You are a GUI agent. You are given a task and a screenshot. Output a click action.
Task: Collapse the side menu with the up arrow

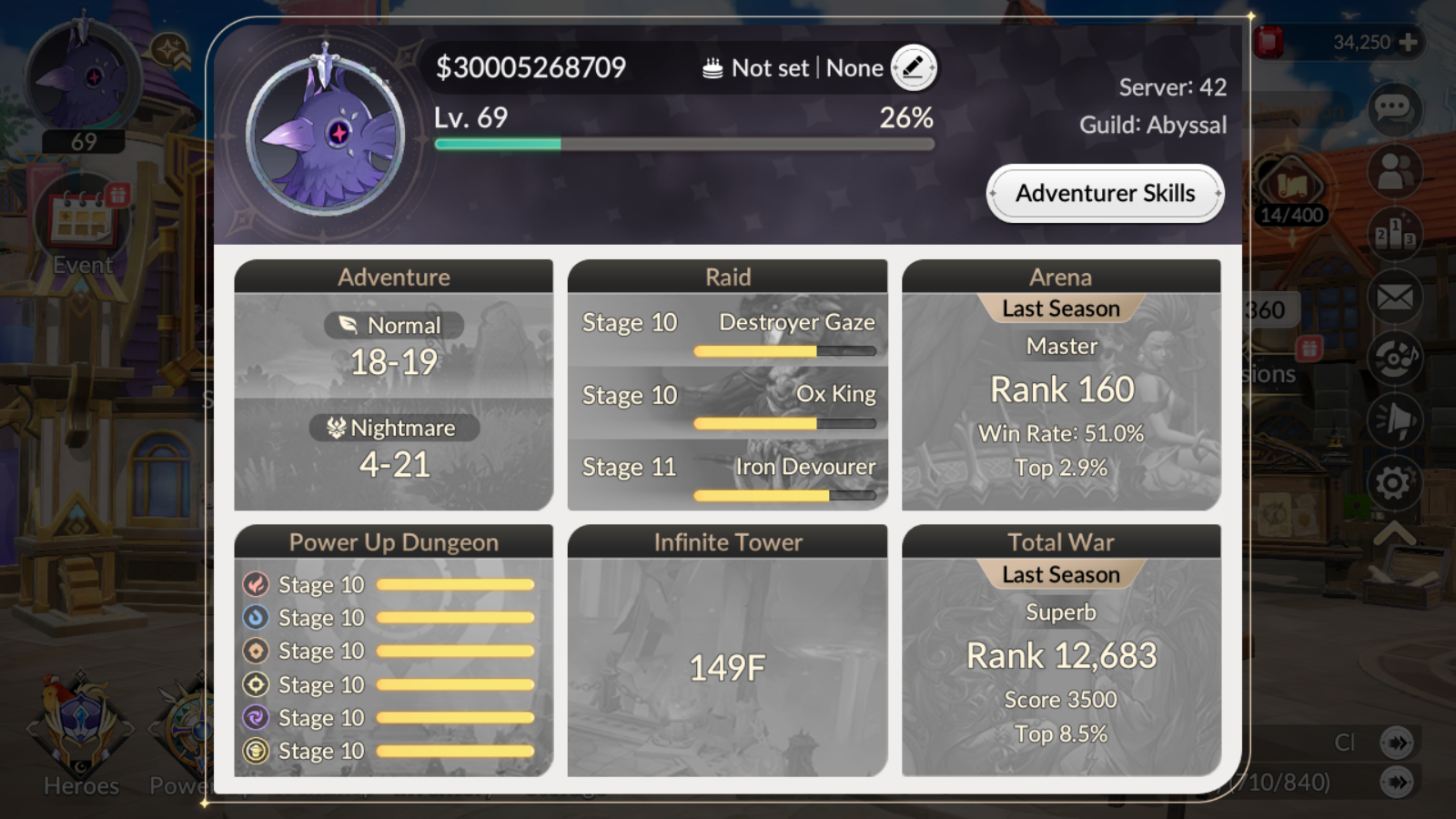(1393, 534)
